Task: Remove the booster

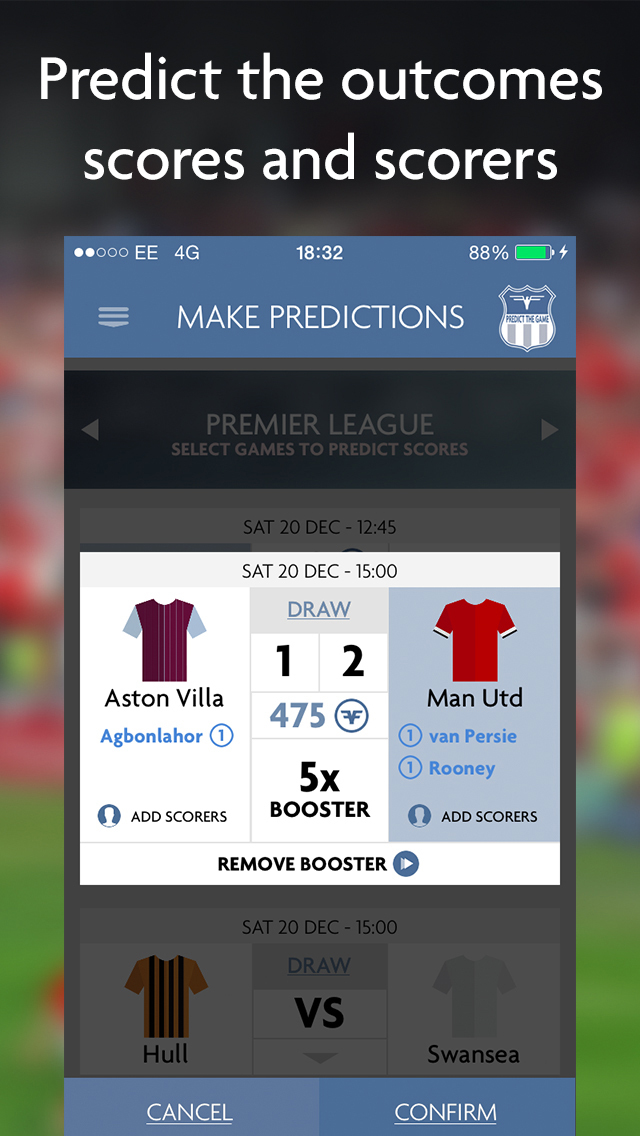Action: 319,864
